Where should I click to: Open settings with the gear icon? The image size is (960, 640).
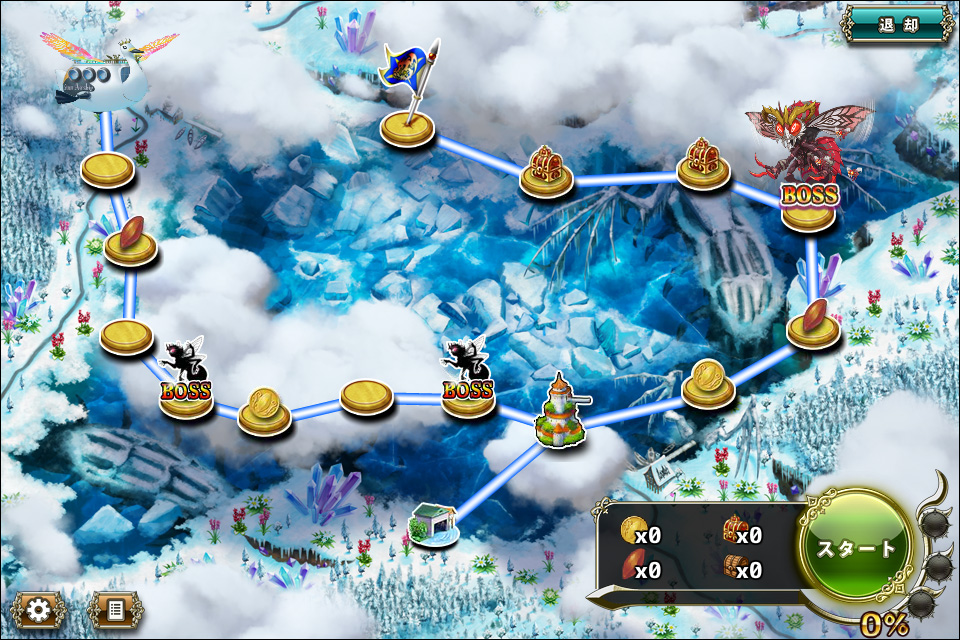(x=39, y=609)
